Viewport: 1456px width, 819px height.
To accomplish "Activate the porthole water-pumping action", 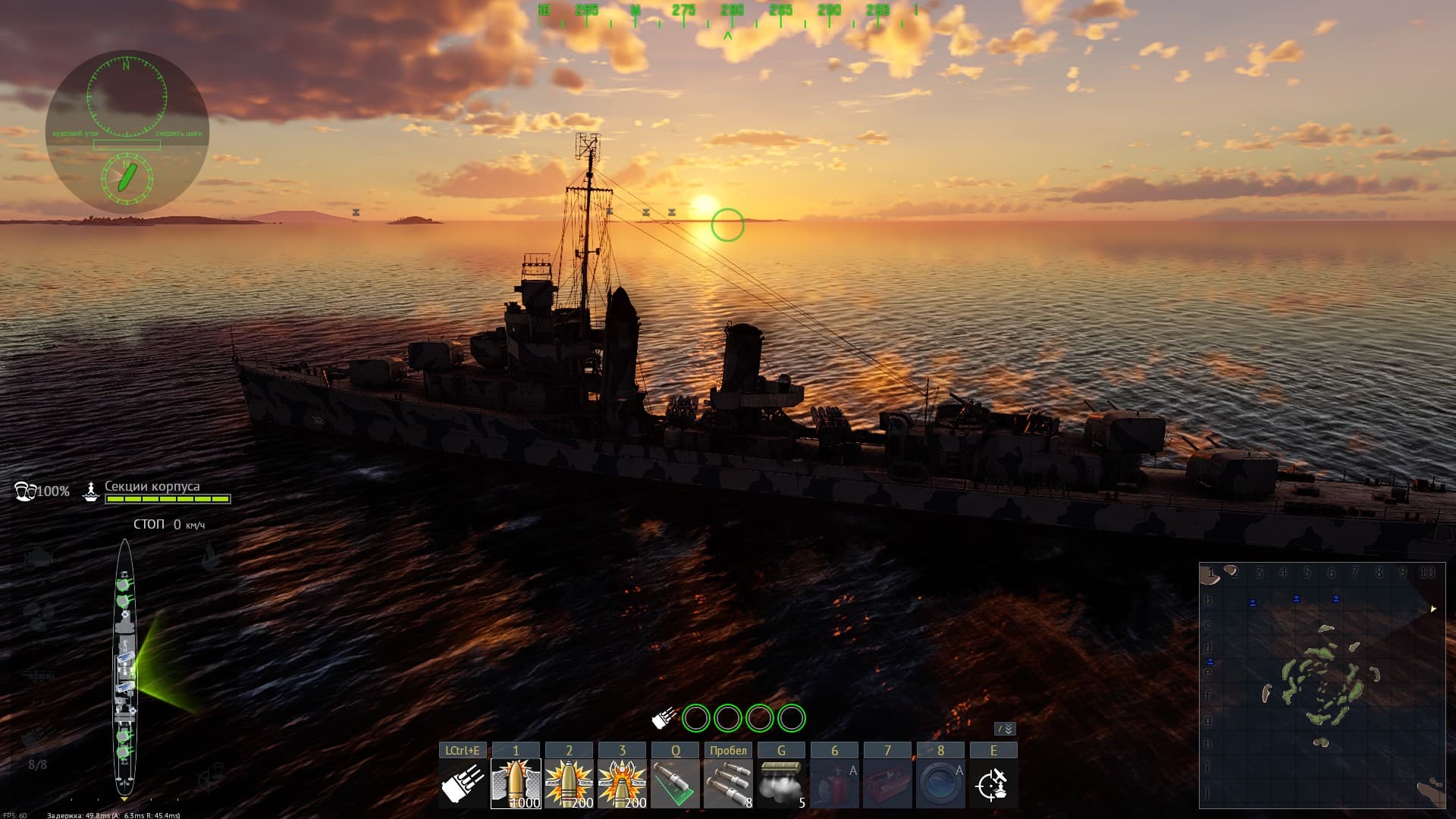I will [x=940, y=784].
